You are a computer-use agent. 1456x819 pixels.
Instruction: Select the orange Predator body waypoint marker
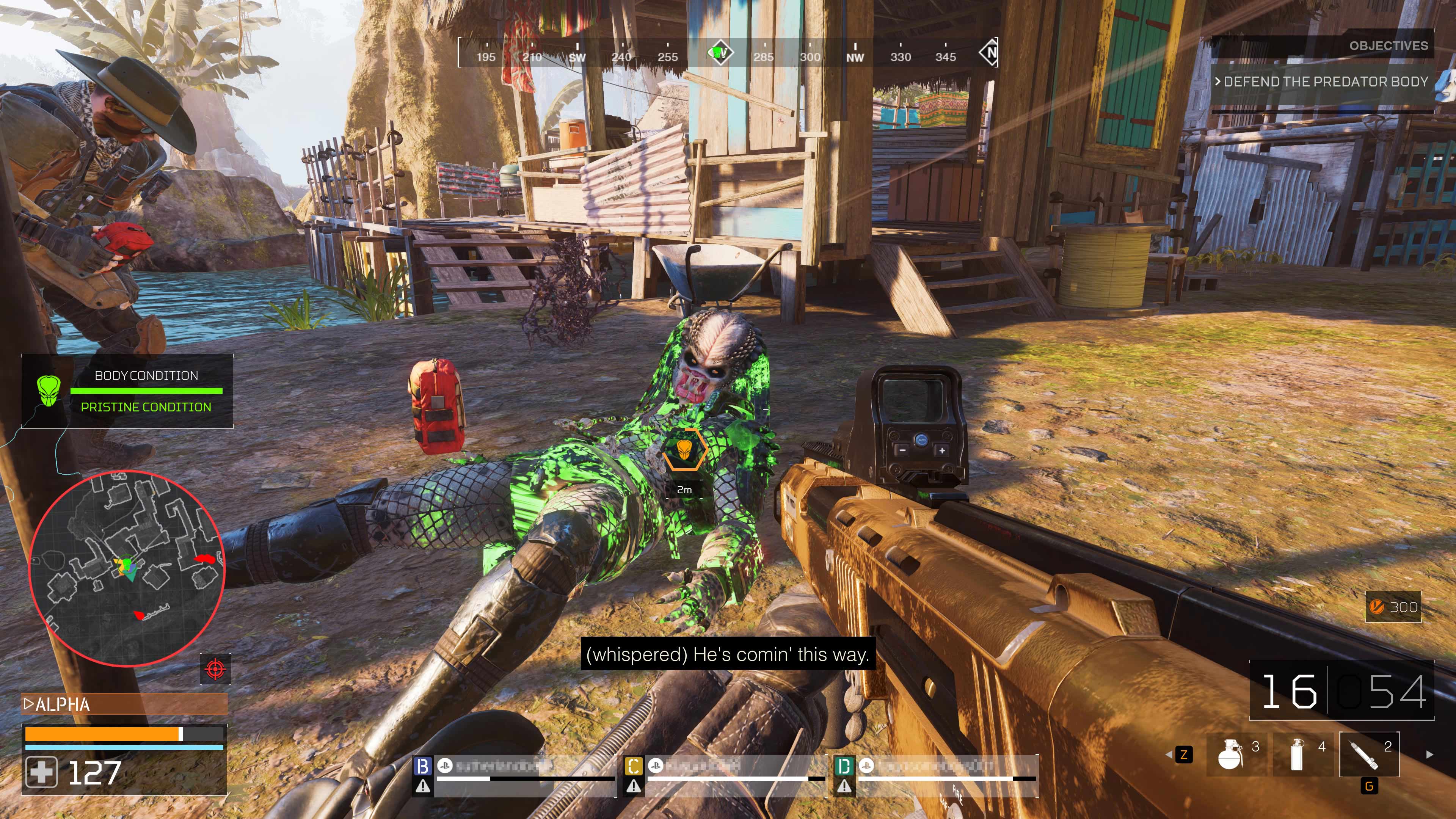(684, 450)
